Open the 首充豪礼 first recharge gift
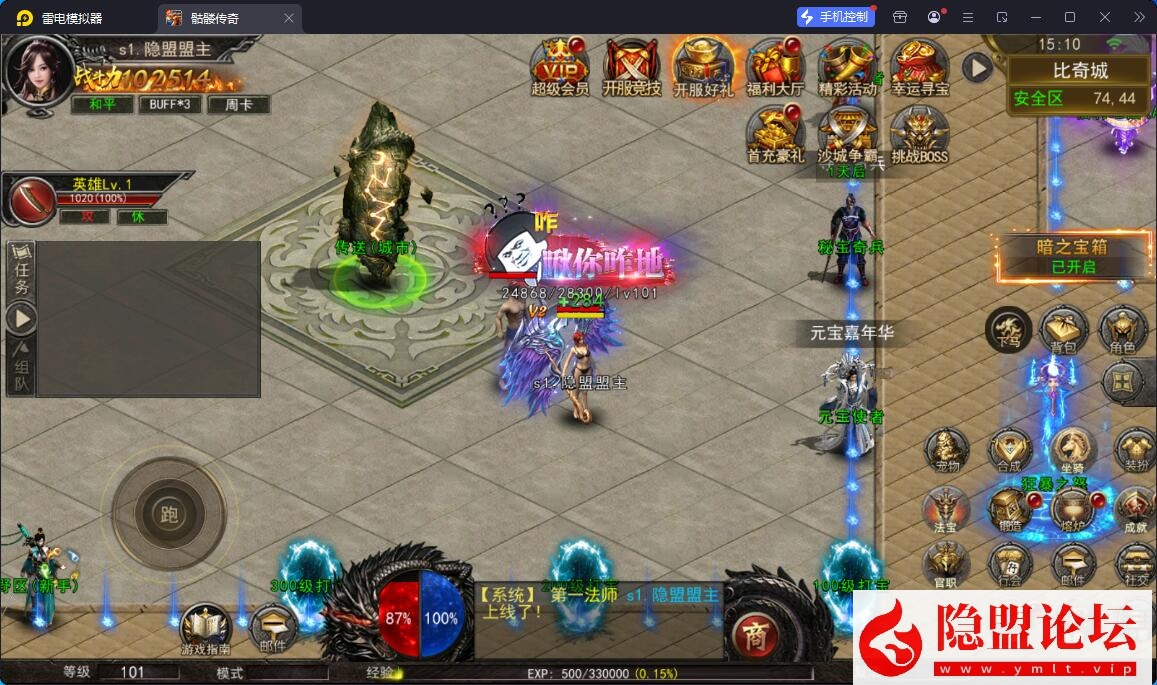Screen dimensions: 1157x685 (775, 132)
